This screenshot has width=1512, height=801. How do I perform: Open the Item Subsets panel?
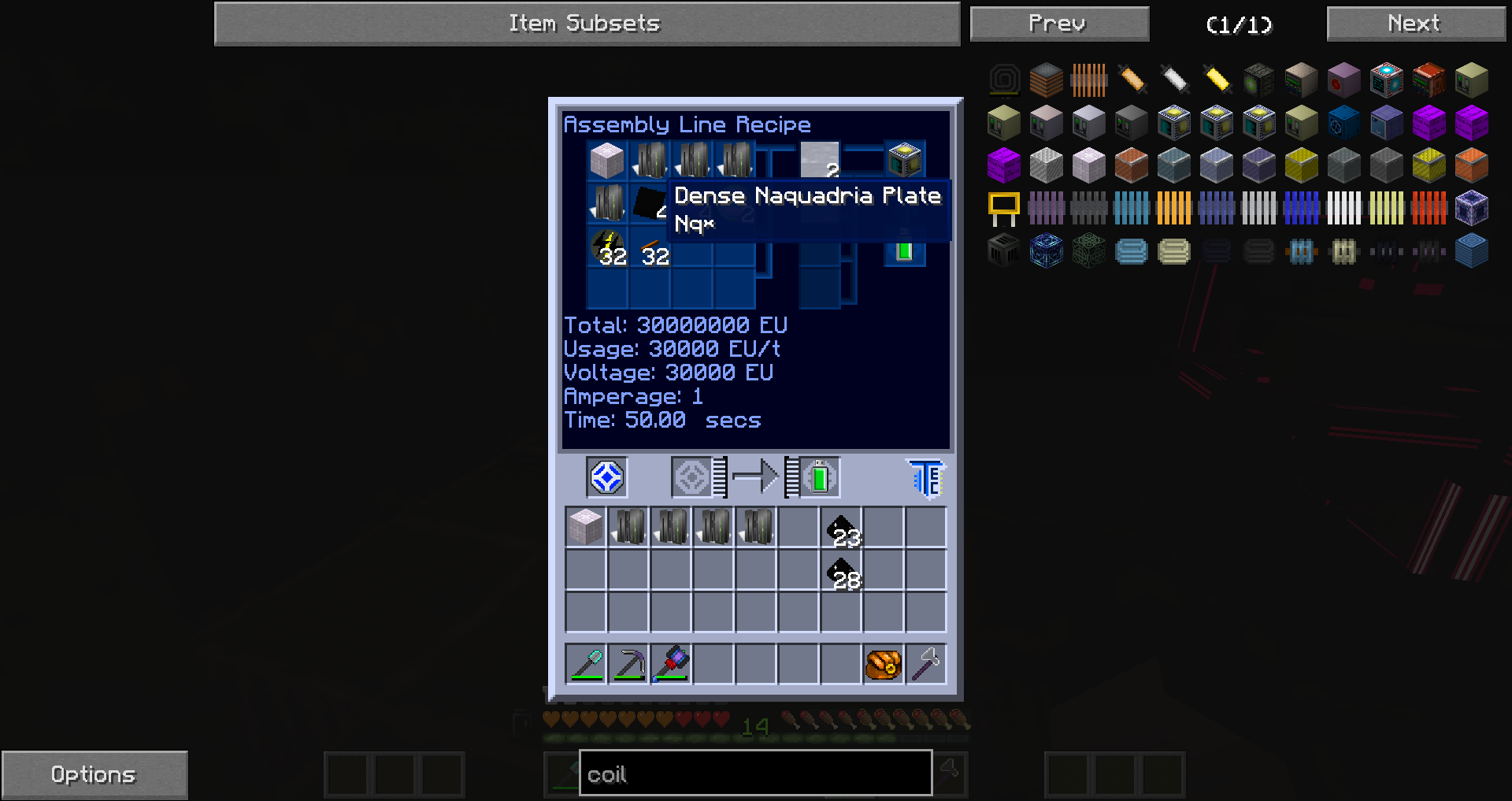point(586,23)
